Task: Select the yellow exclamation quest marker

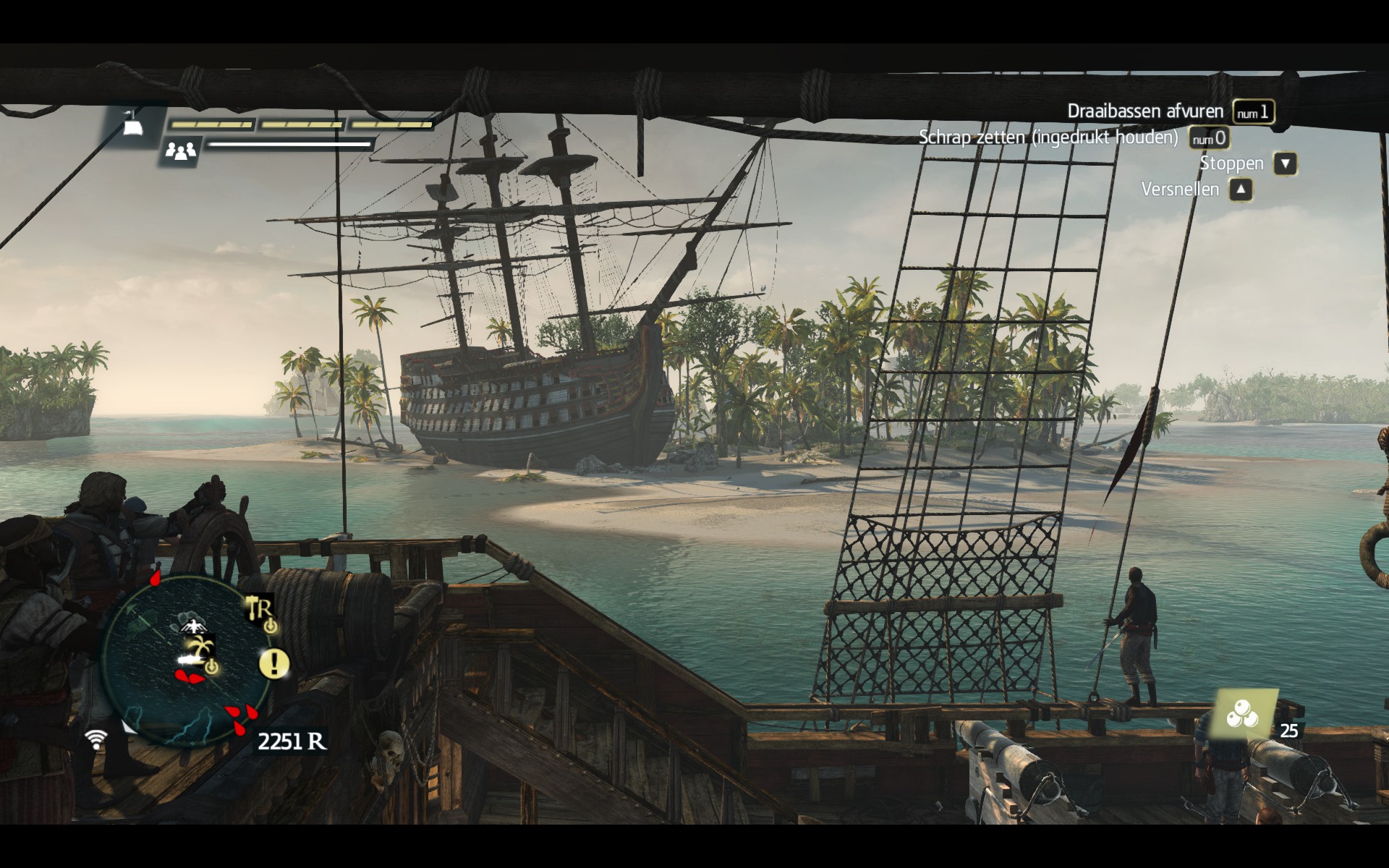Action: click(274, 663)
